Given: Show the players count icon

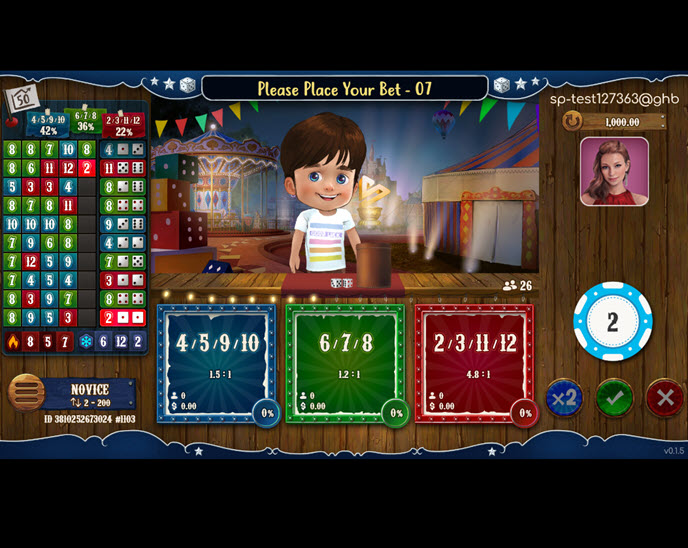Looking at the screenshot, I should click(510, 286).
